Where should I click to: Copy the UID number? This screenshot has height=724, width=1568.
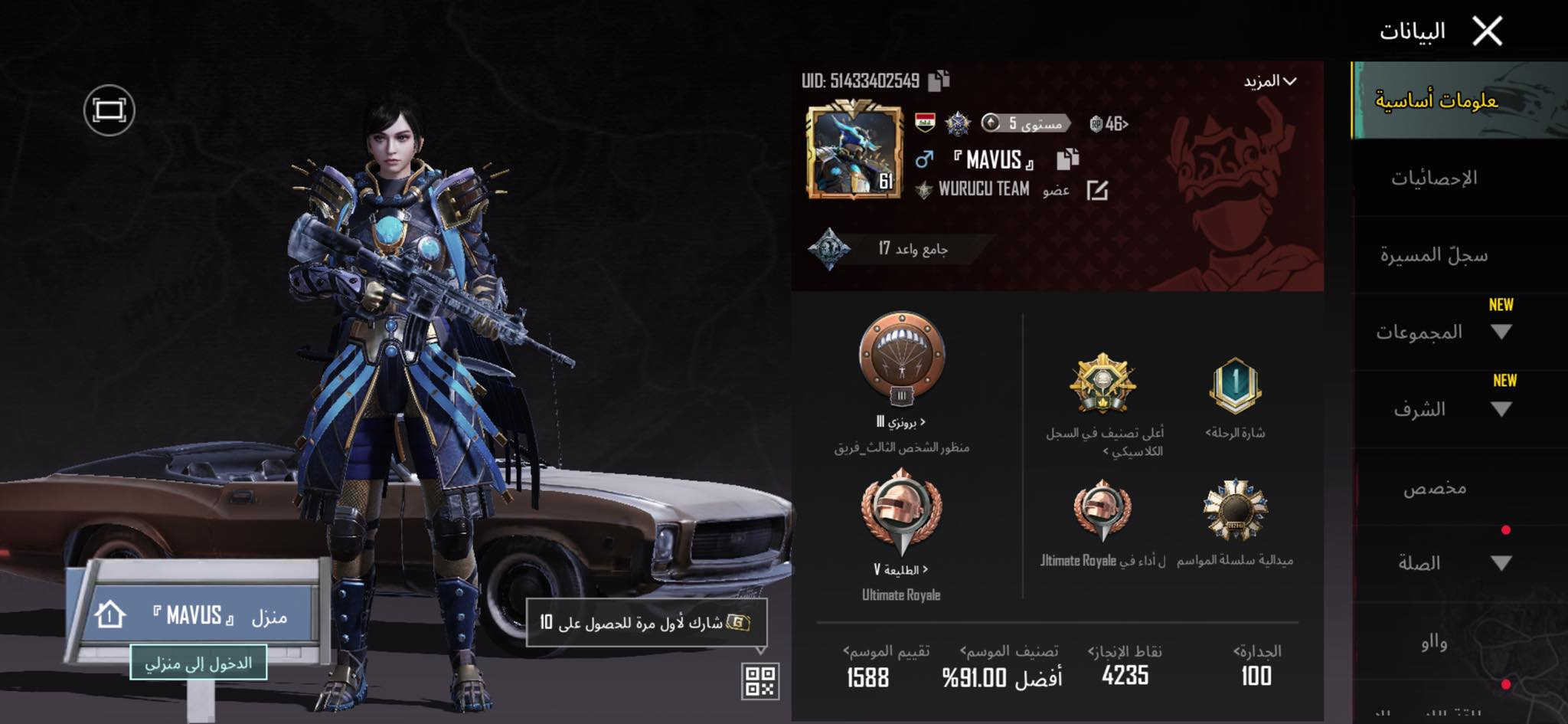click(939, 80)
